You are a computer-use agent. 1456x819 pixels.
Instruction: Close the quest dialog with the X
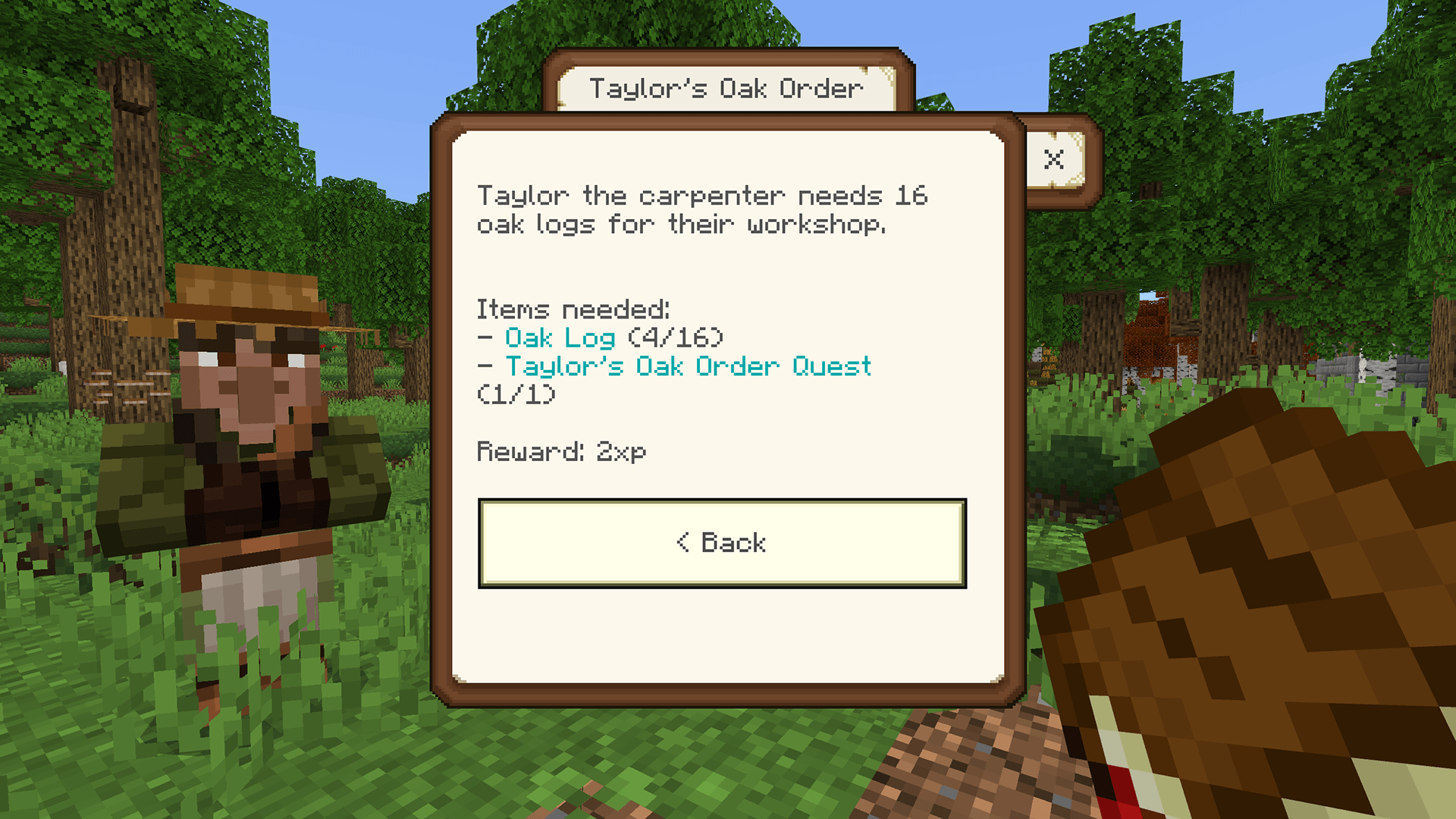click(1054, 160)
